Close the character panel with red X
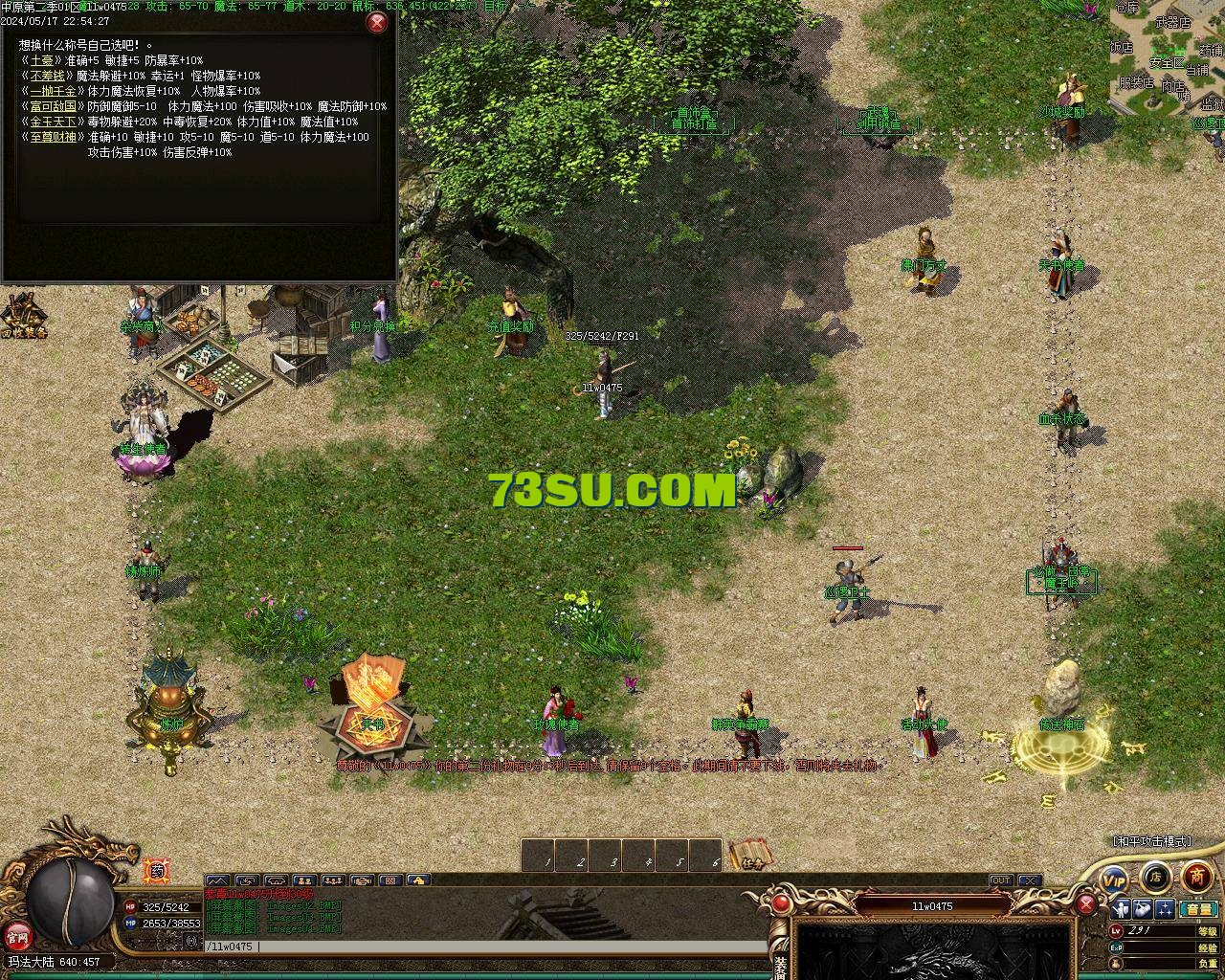Screen dimensions: 1225x980 coord(1086,904)
